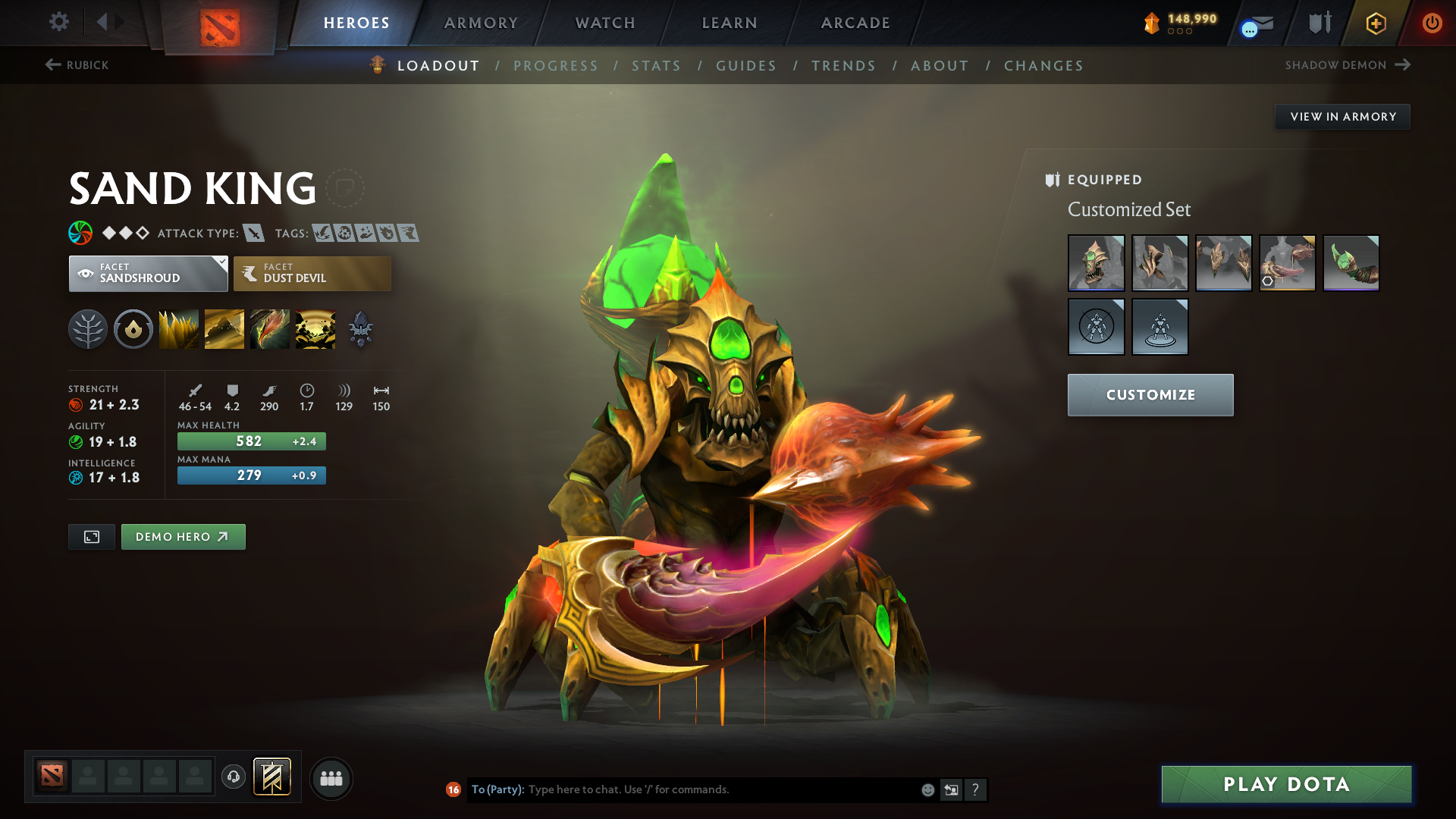Open Sand King's talent tree icon
This screenshot has width=1456, height=819.
(x=87, y=328)
